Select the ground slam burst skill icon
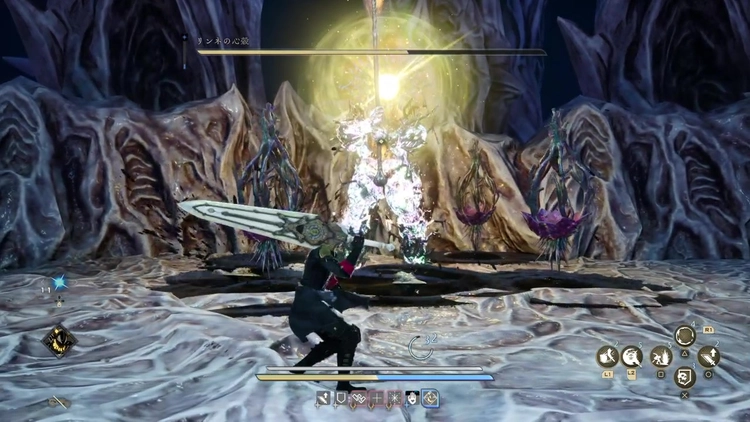750x422 pixels. pos(659,356)
